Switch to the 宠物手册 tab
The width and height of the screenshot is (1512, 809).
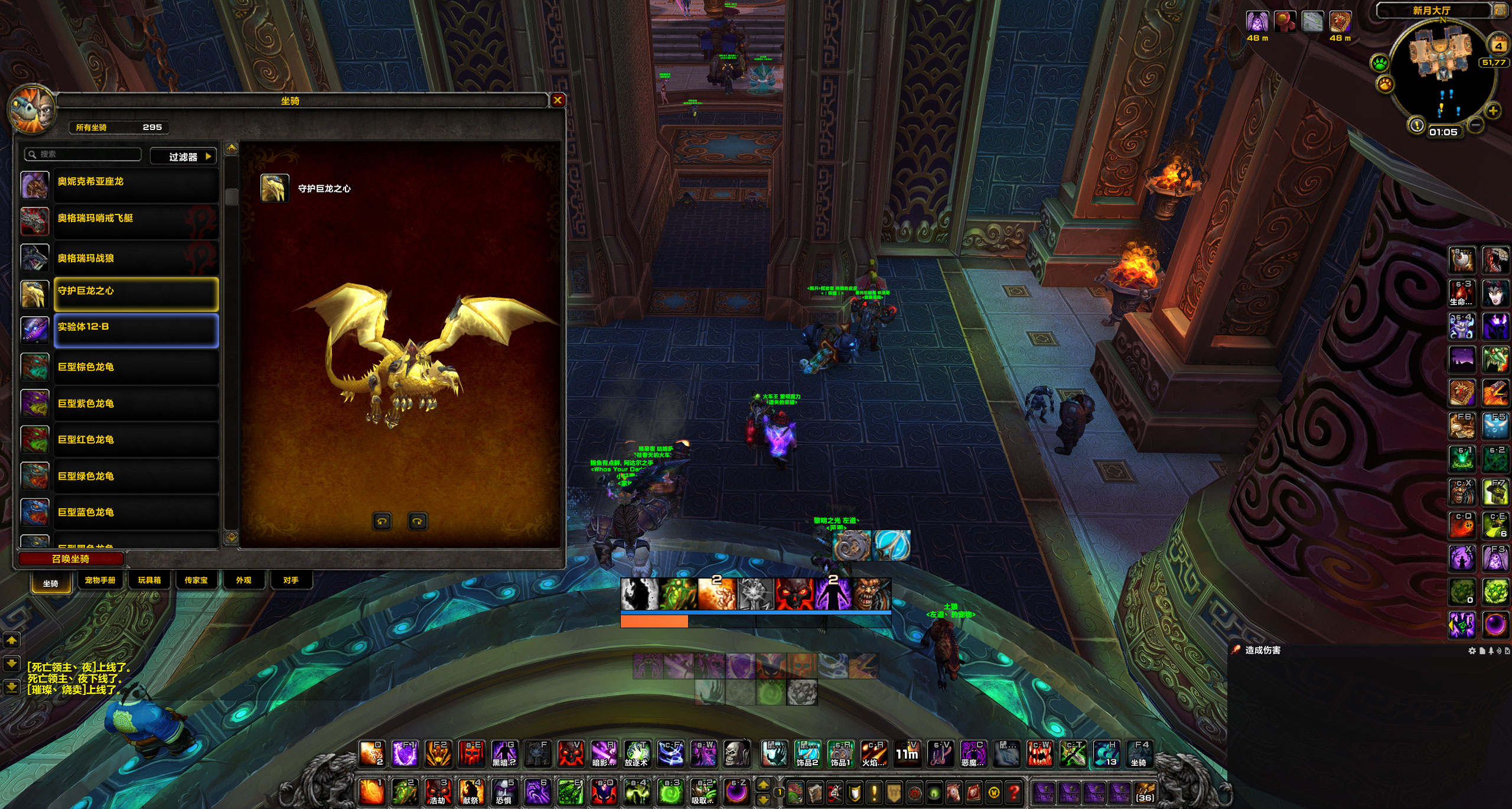(100, 580)
